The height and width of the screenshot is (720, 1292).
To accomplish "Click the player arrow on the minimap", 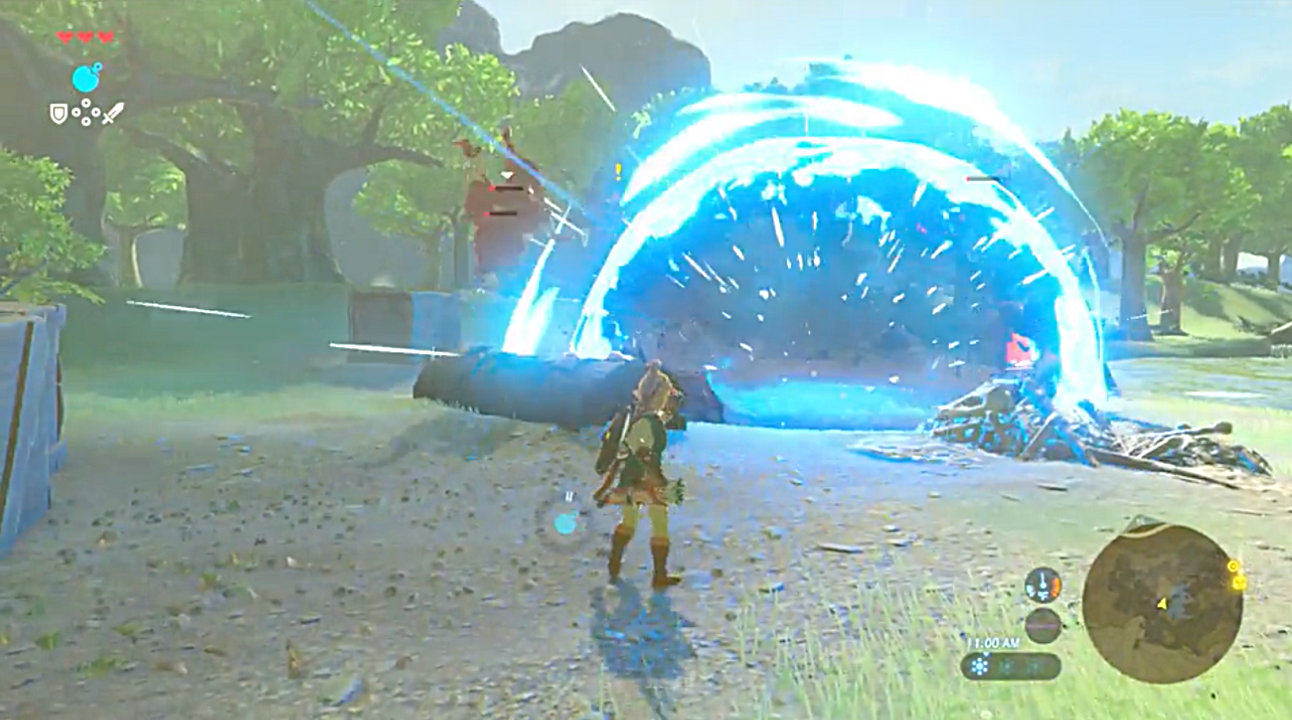I will [1162, 604].
